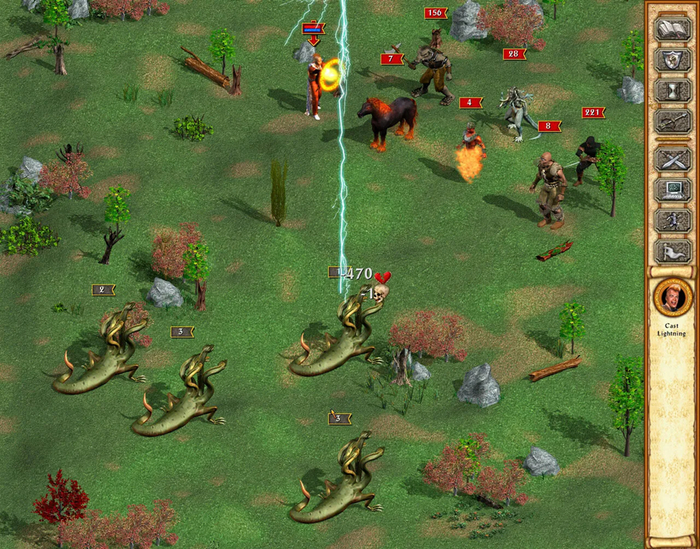Click the white flag surrender button
The width and height of the screenshot is (700, 549).
(670, 252)
